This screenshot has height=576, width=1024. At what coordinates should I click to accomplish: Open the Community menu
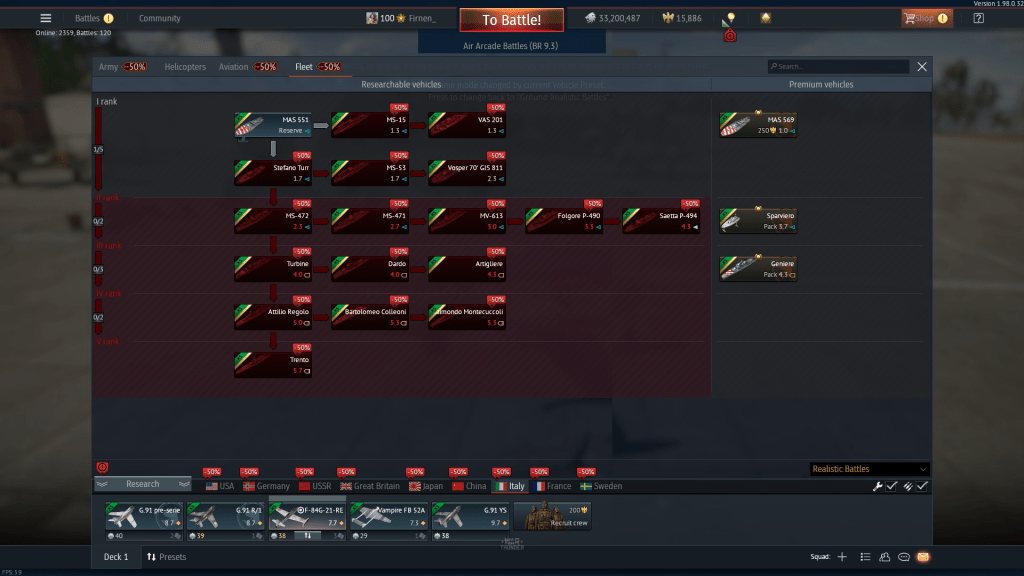click(160, 18)
